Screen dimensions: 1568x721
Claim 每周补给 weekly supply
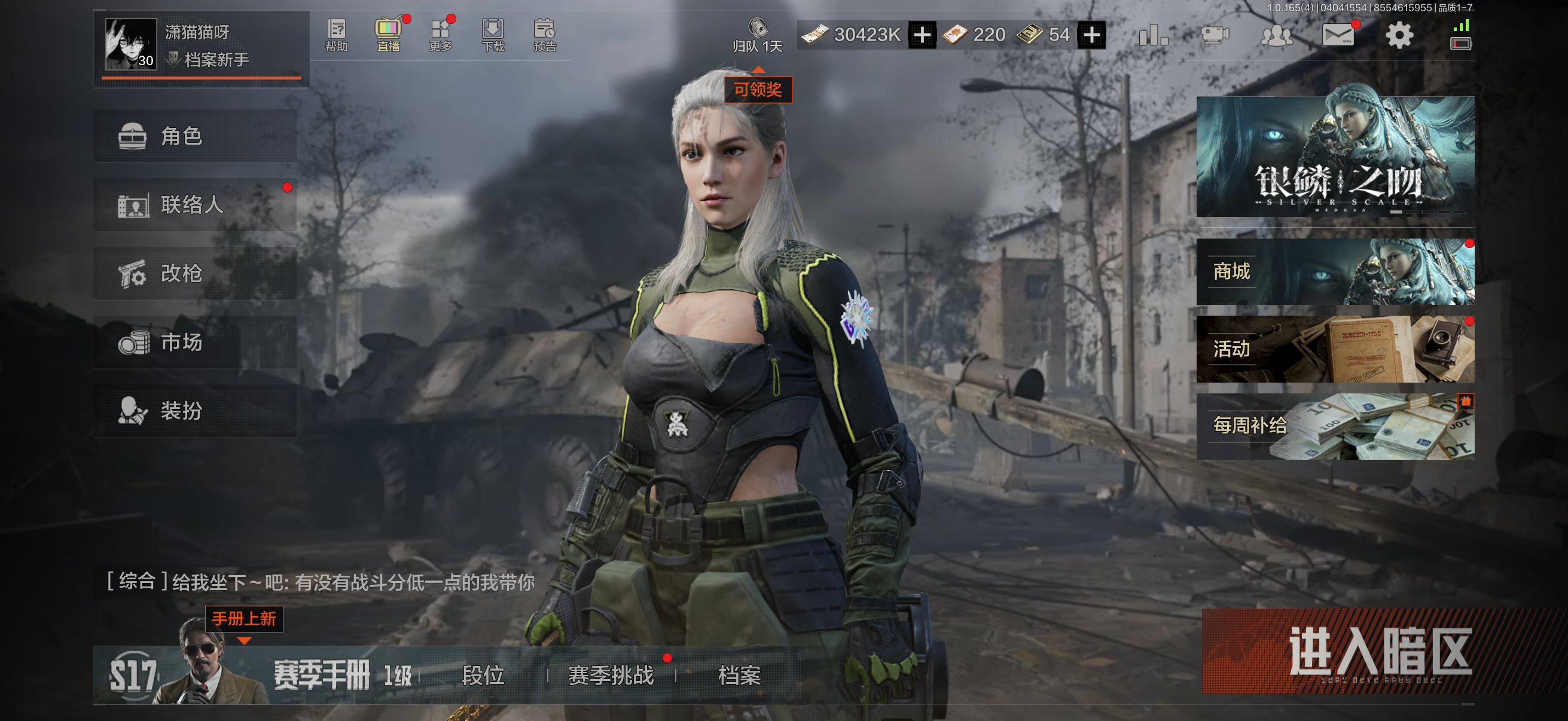point(1335,426)
